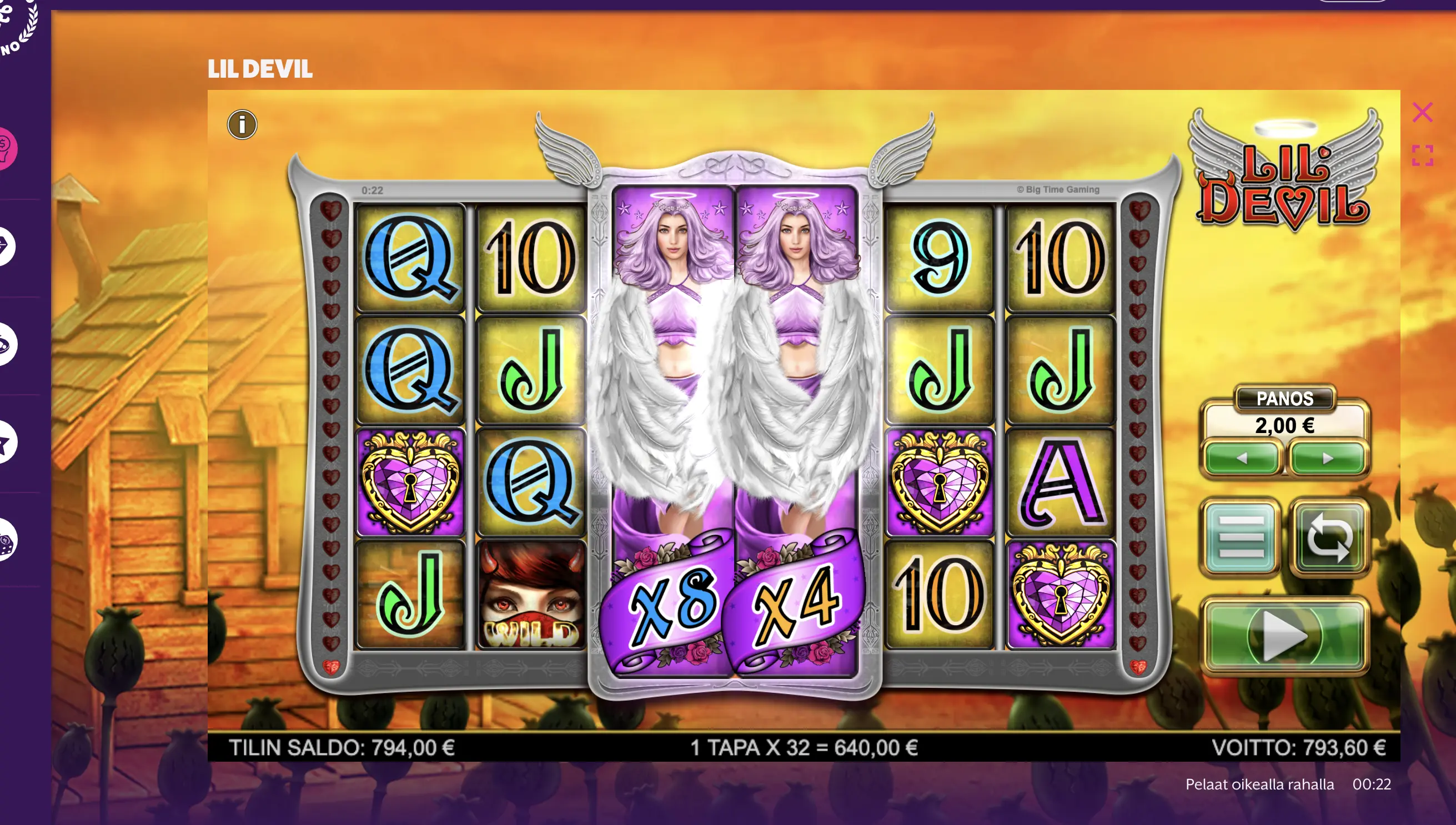The width and height of the screenshot is (1456, 825).
Task: Spin the reels with the green play button
Action: tap(1284, 636)
